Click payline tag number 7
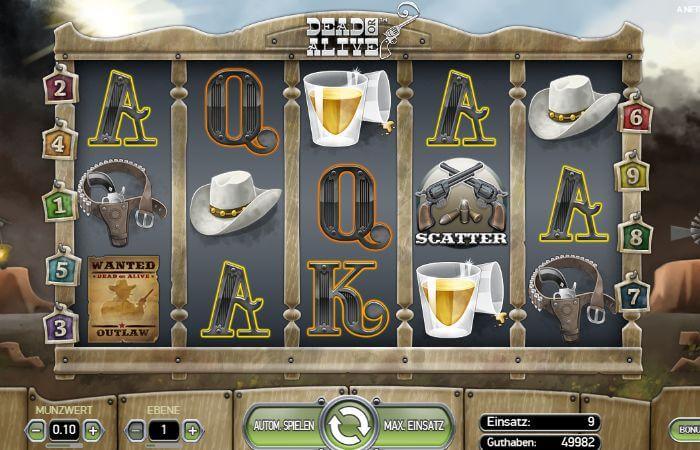The image size is (700, 450). pos(635,295)
